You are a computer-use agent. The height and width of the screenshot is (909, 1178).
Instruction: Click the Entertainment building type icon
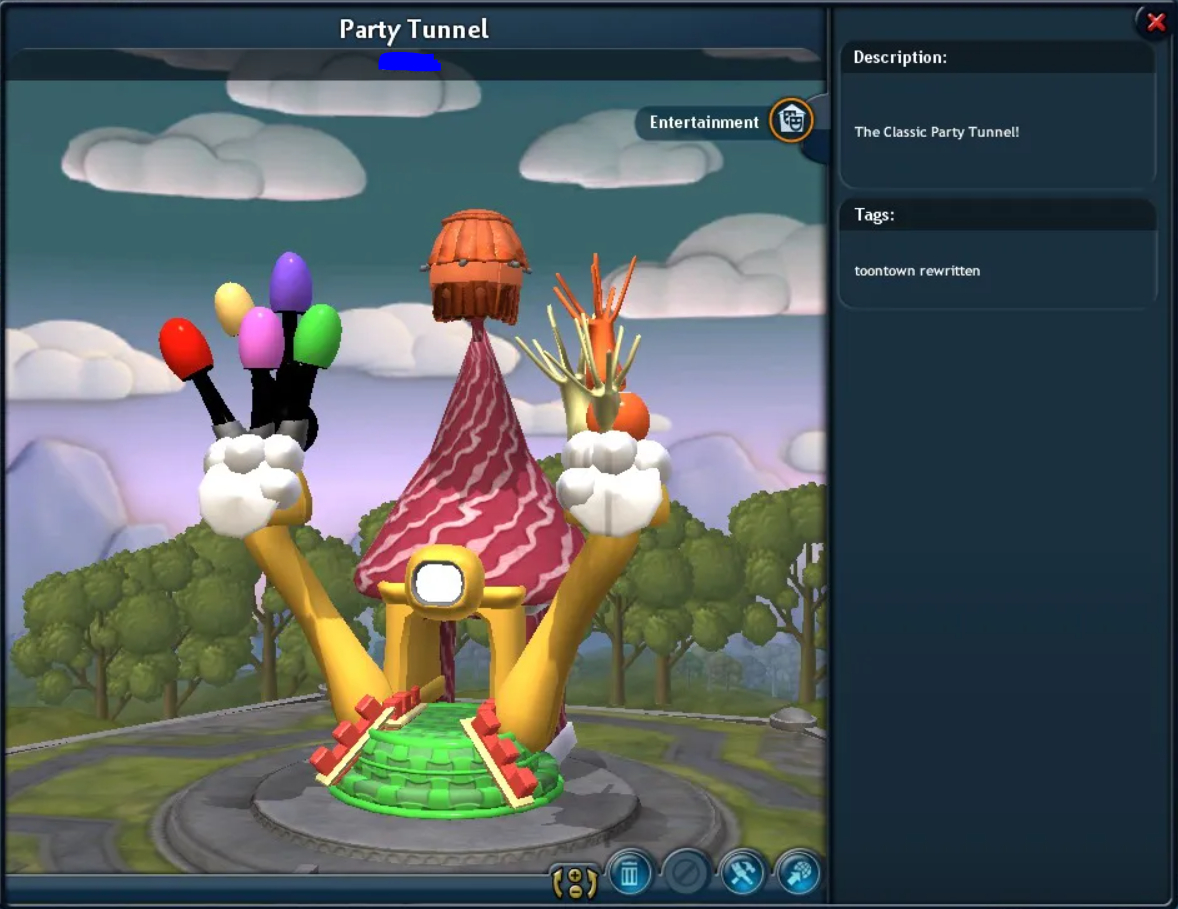tap(791, 121)
